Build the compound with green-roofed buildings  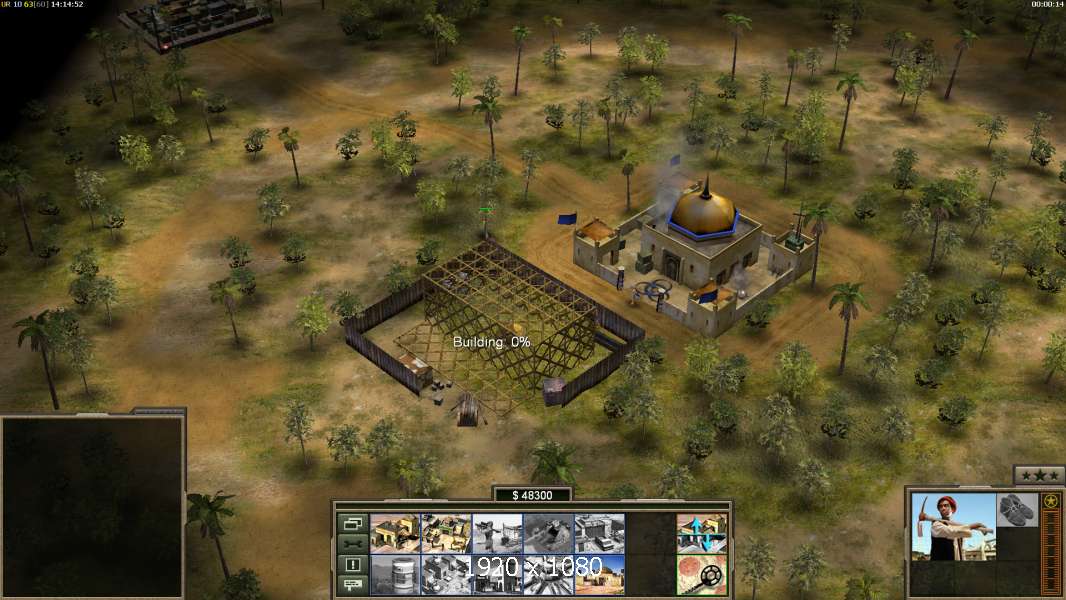[x=446, y=533]
